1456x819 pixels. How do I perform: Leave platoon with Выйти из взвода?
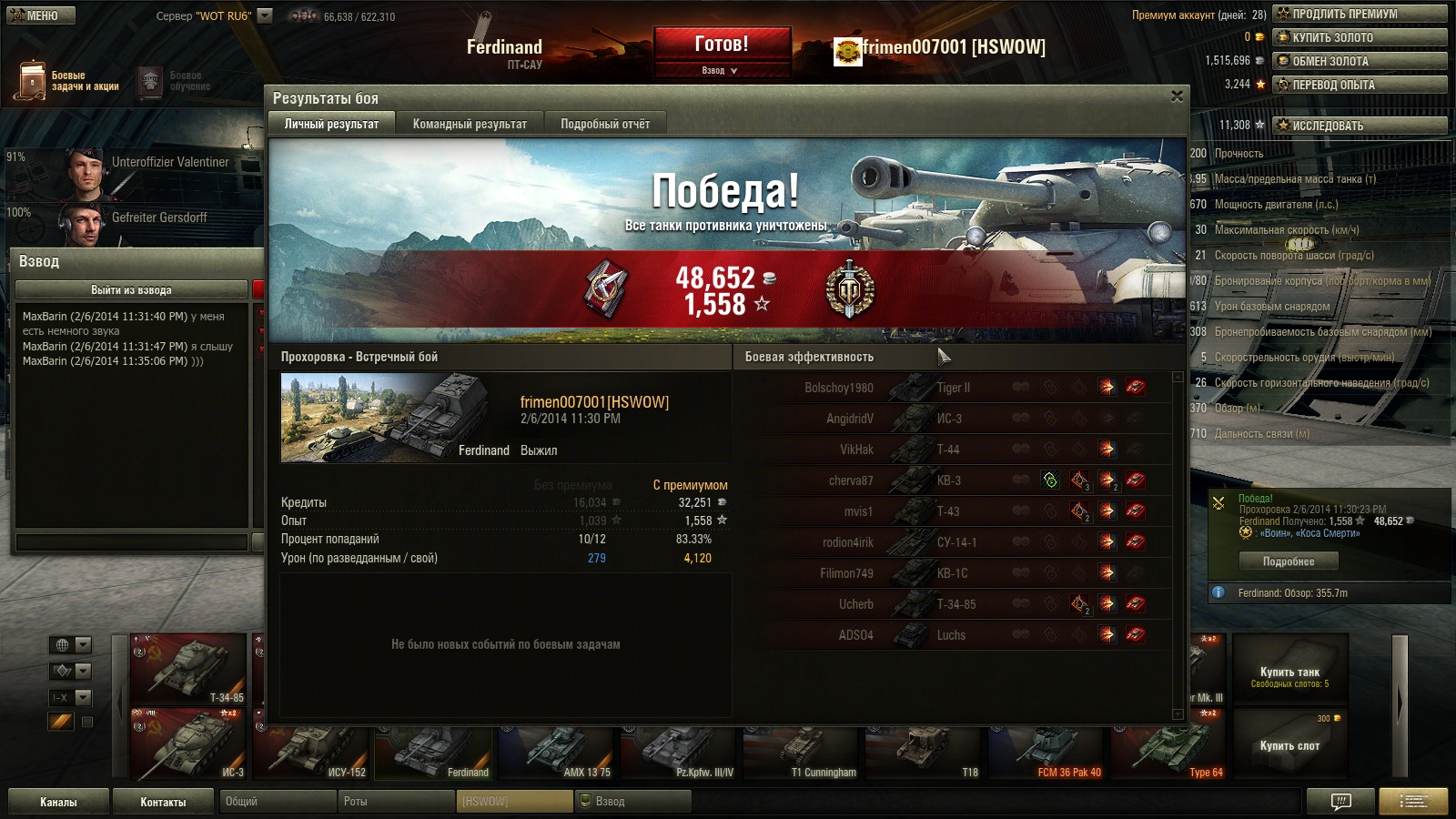coord(131,290)
